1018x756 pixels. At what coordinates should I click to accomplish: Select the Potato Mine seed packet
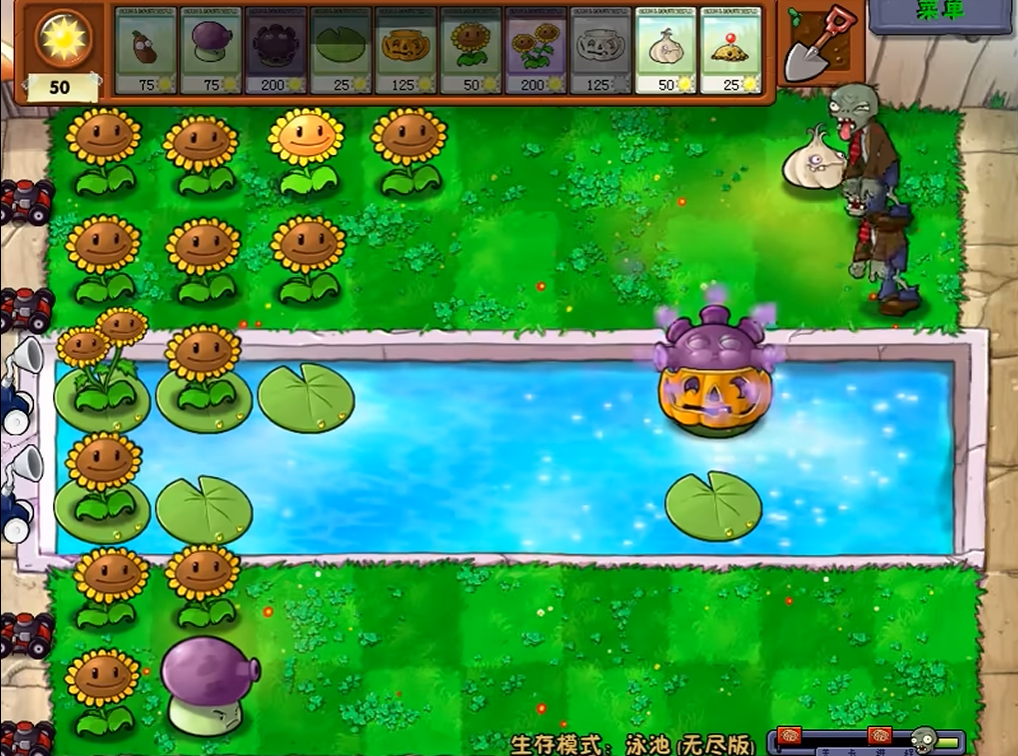730,50
